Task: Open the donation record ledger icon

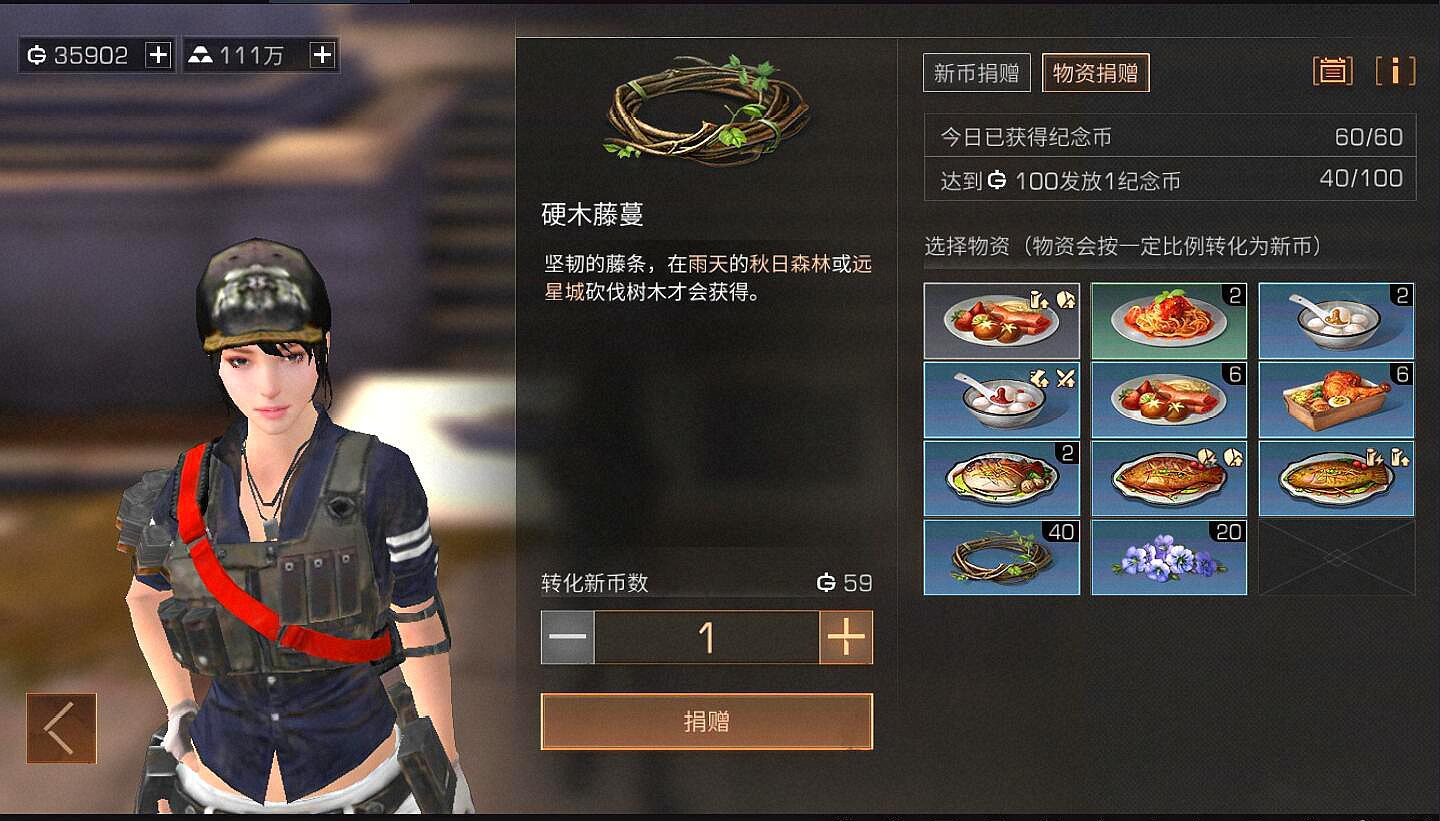Action: tap(1332, 71)
